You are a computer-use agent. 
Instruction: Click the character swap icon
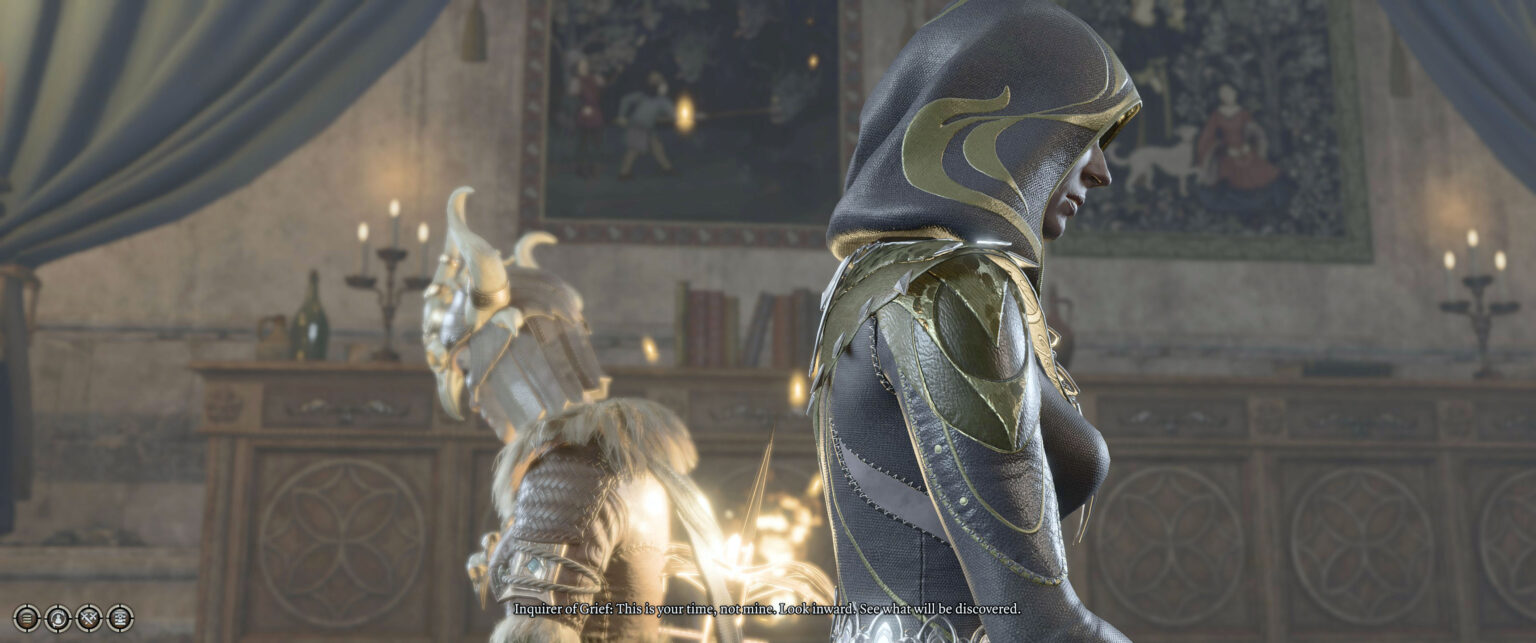[58, 618]
